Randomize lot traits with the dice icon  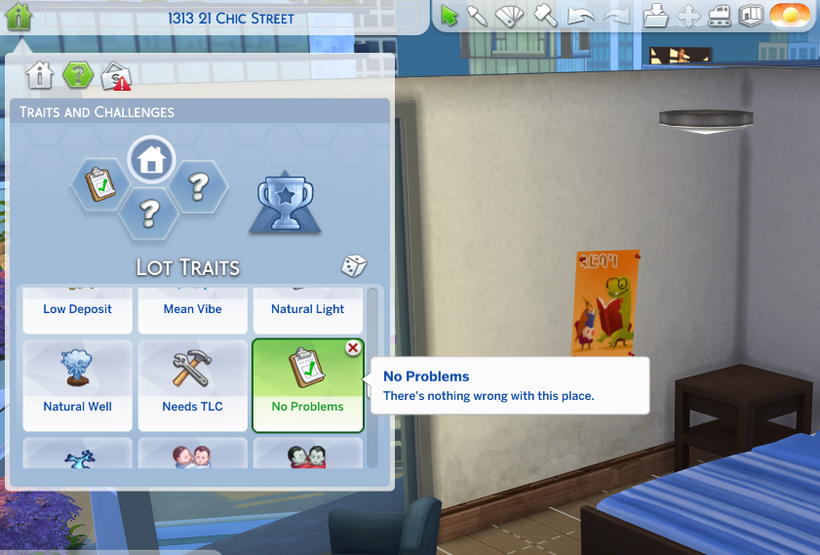[354, 266]
